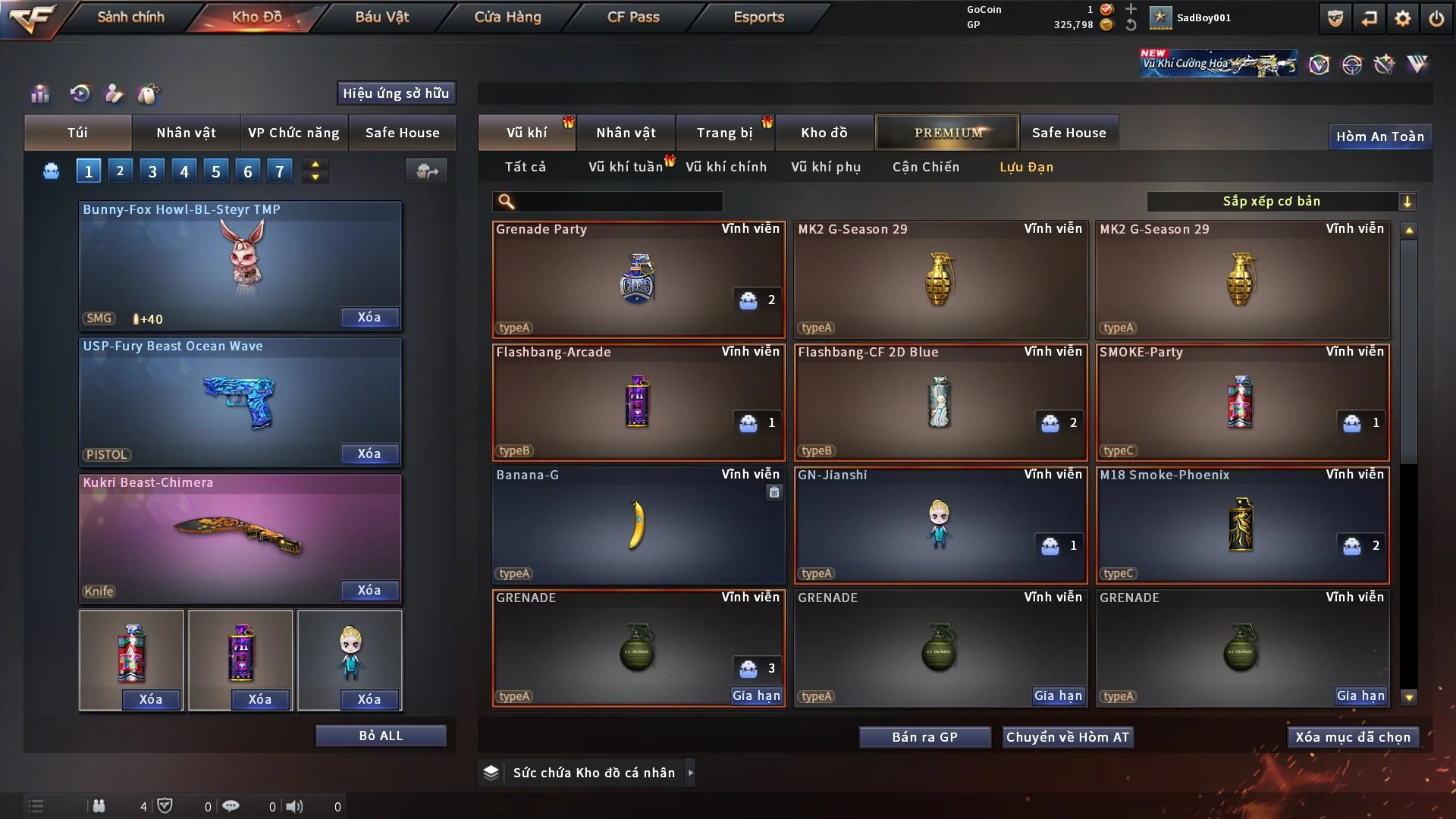Screen dimensions: 1456x819
Task: Go to the Cửa Hàng shop
Action: 507,17
